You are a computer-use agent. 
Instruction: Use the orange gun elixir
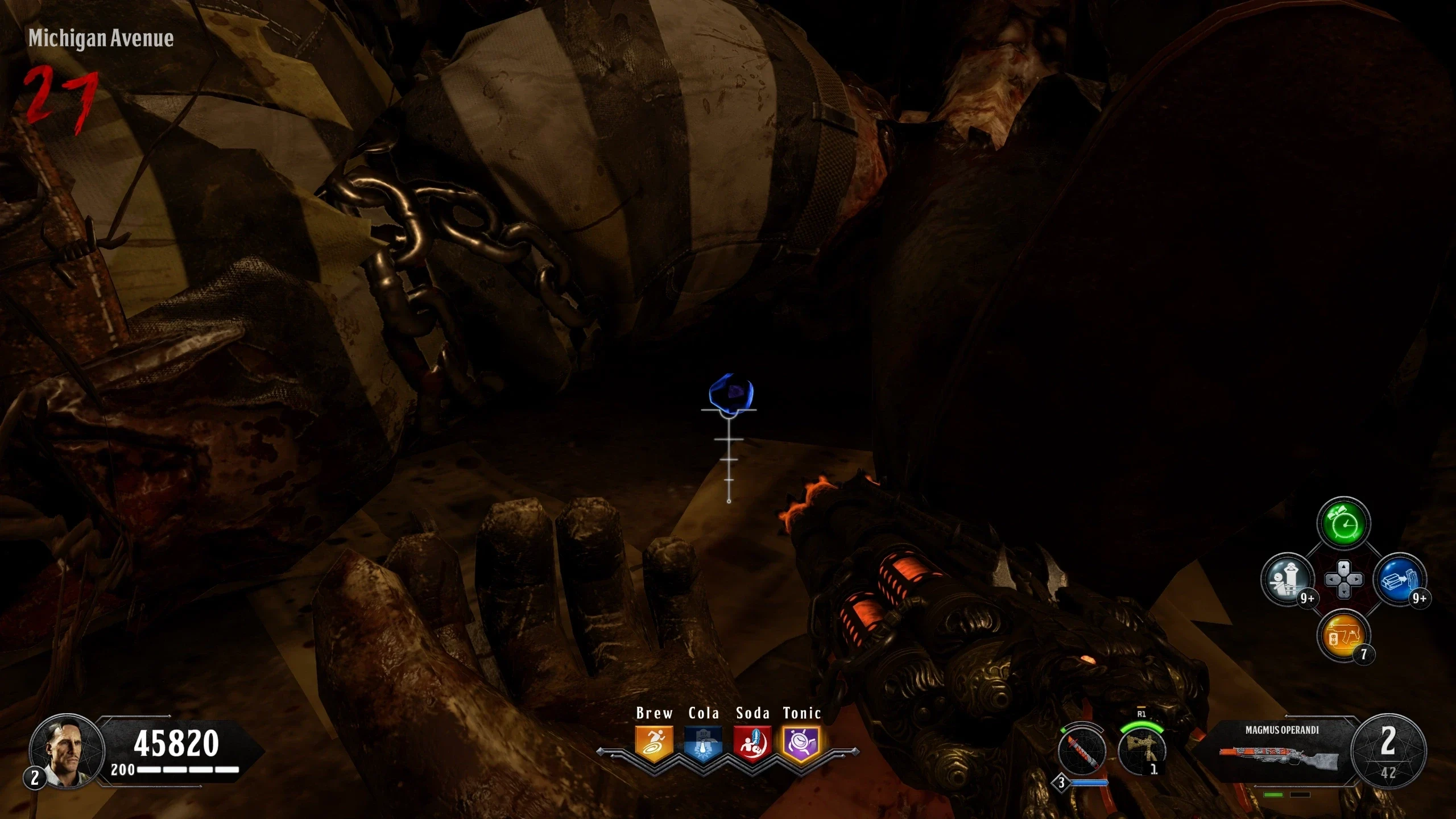(x=1343, y=635)
